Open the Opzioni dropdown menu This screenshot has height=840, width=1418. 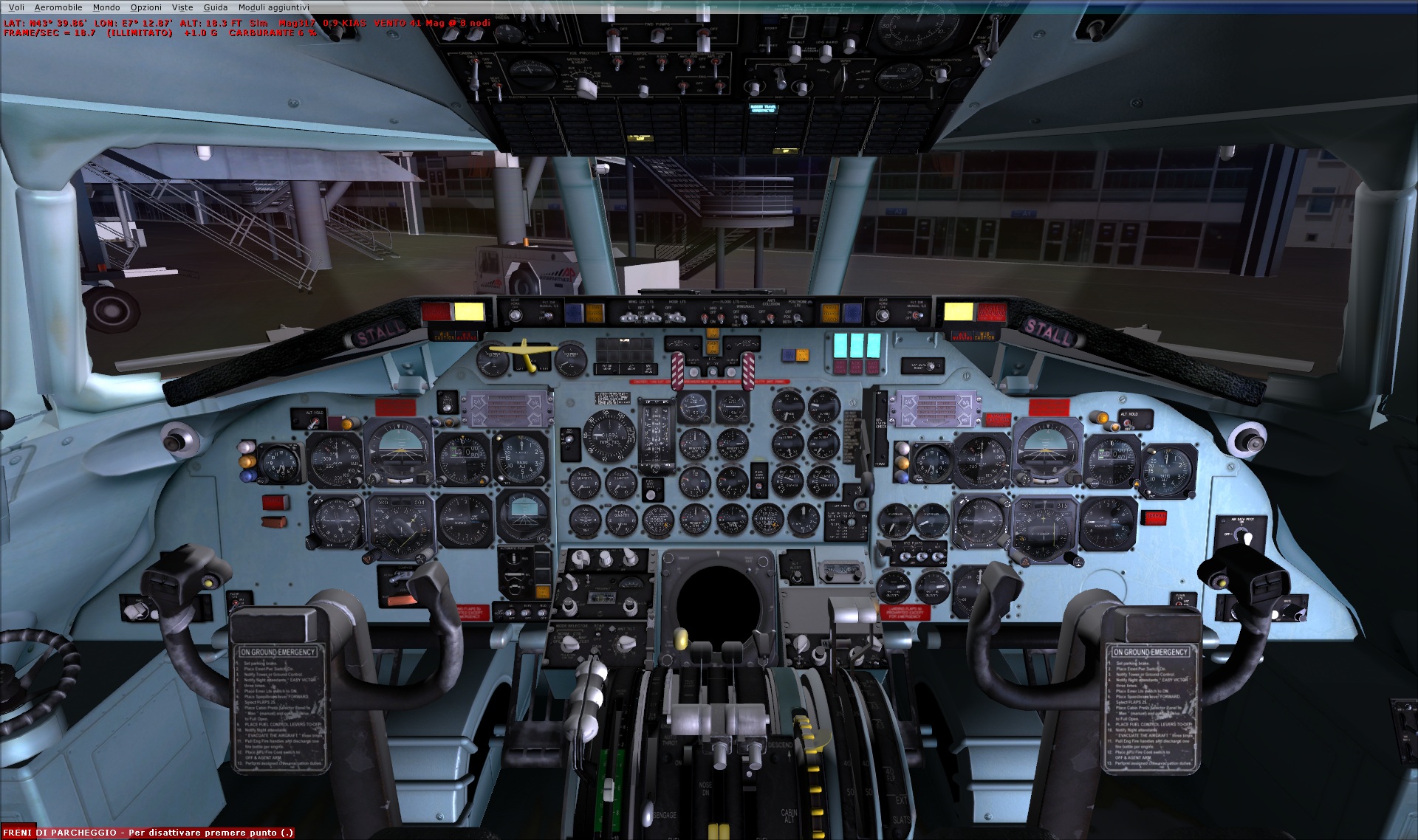coord(147,7)
